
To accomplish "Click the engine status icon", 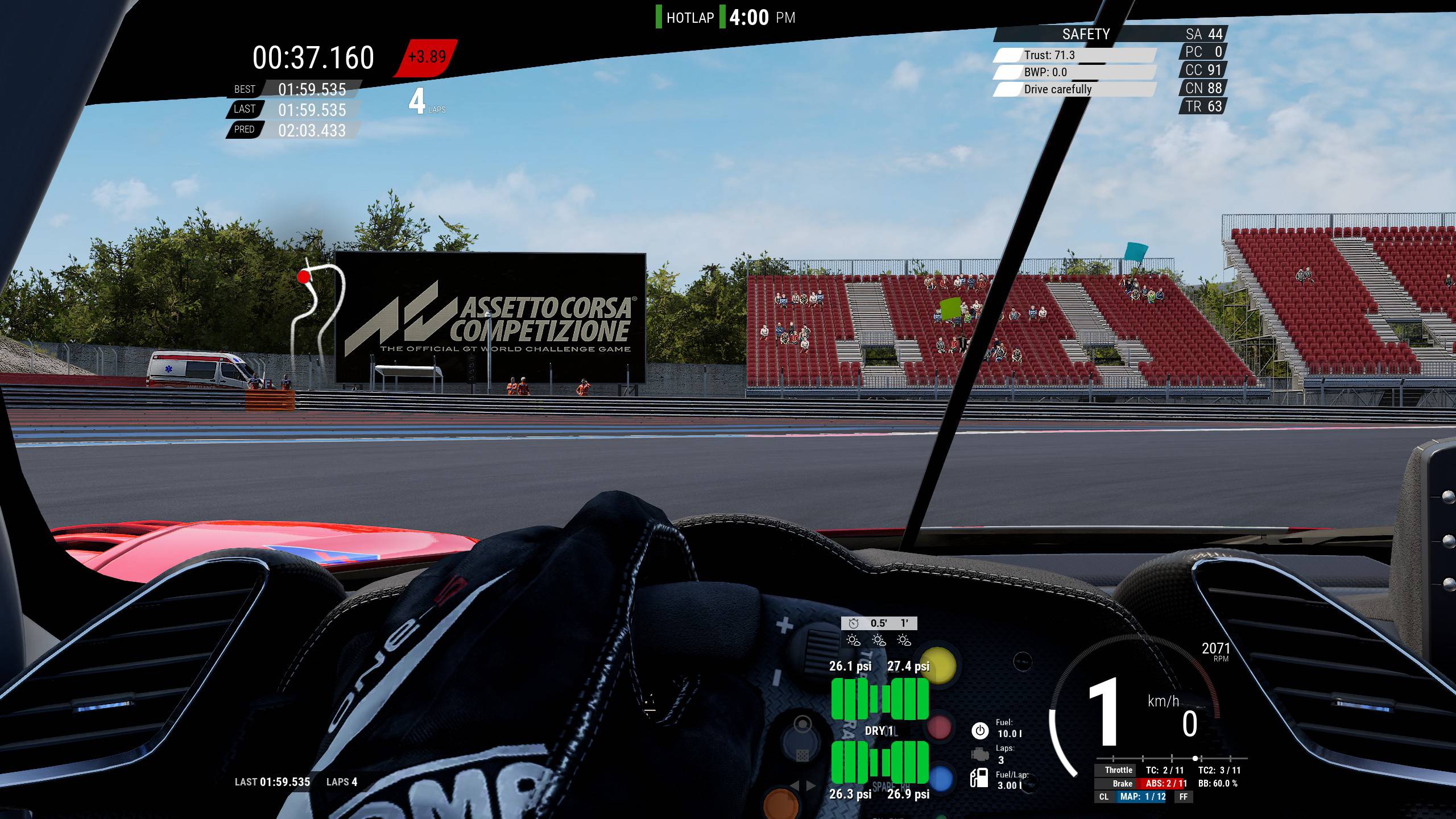I will coord(979,754).
